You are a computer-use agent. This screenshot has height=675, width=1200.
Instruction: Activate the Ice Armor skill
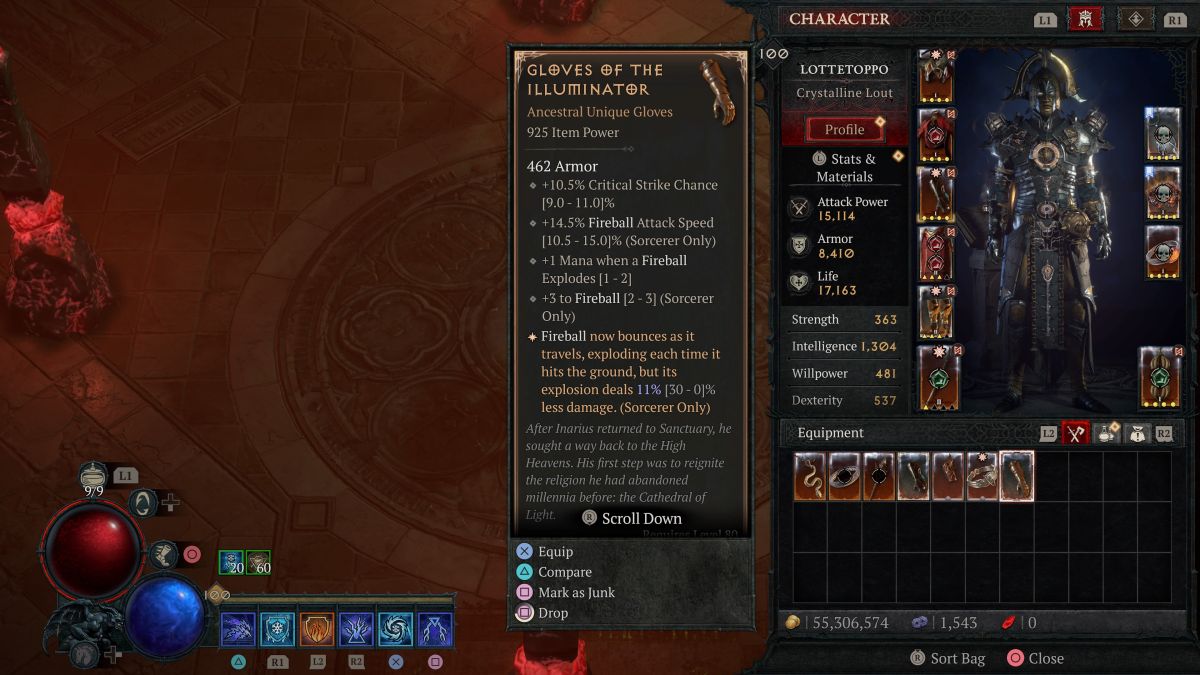click(277, 629)
